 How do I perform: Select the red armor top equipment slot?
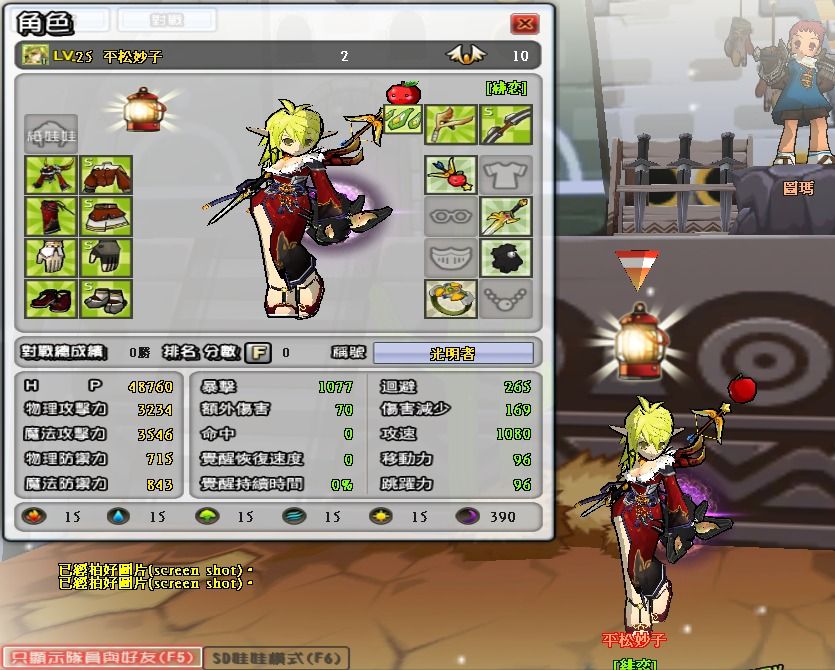tap(51, 176)
